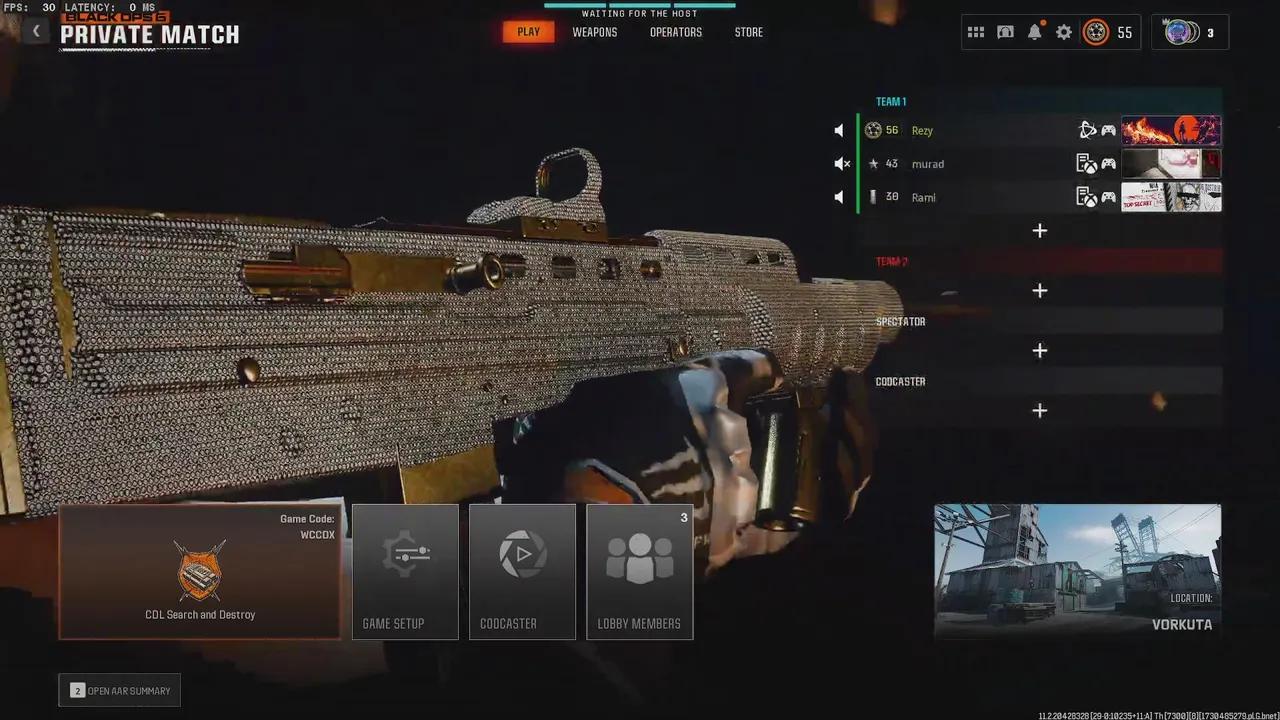The width and height of the screenshot is (1280, 720).
Task: Toggle mute on player Rami
Action: [838, 197]
